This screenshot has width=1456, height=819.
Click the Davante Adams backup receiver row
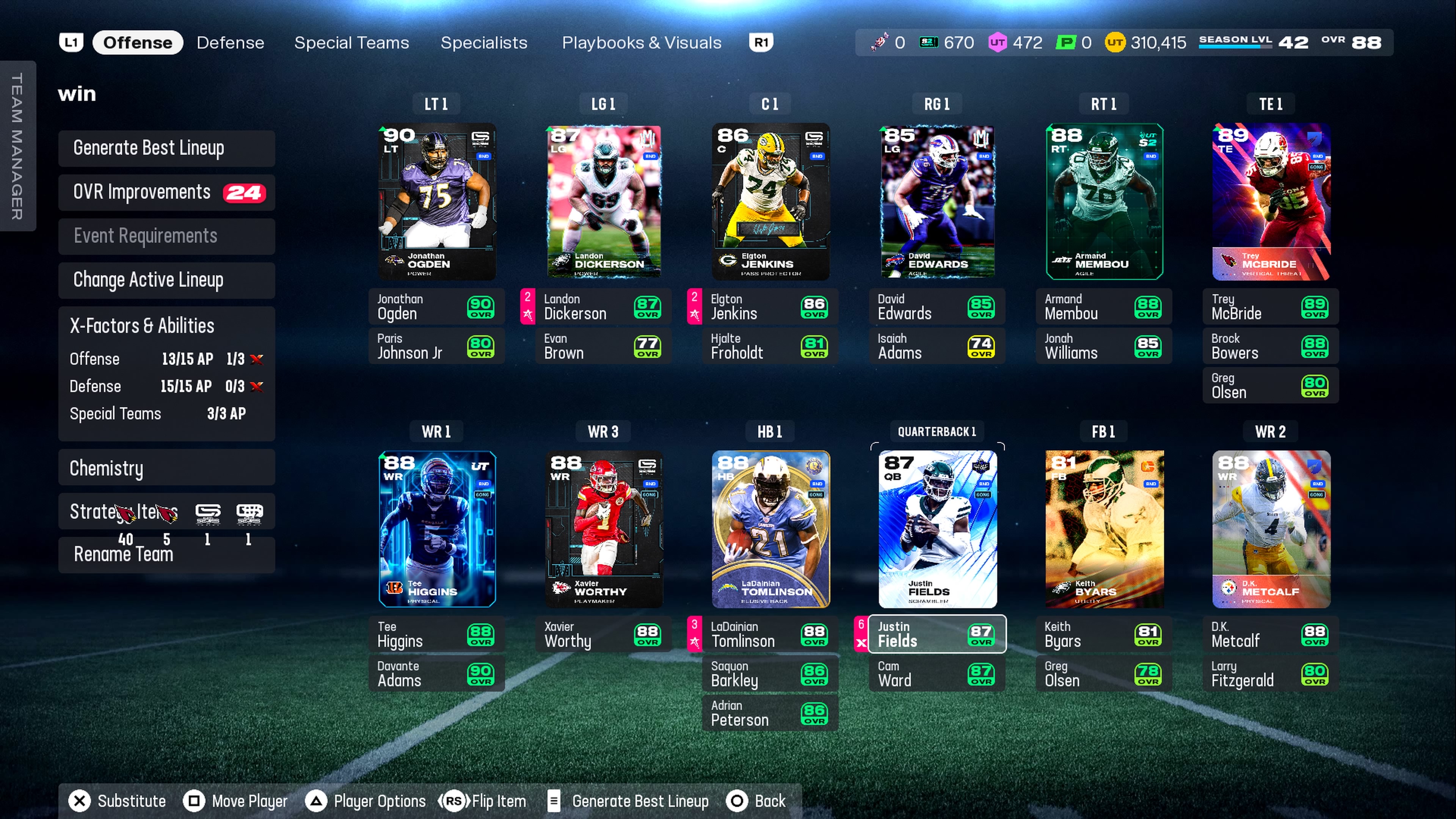point(436,674)
